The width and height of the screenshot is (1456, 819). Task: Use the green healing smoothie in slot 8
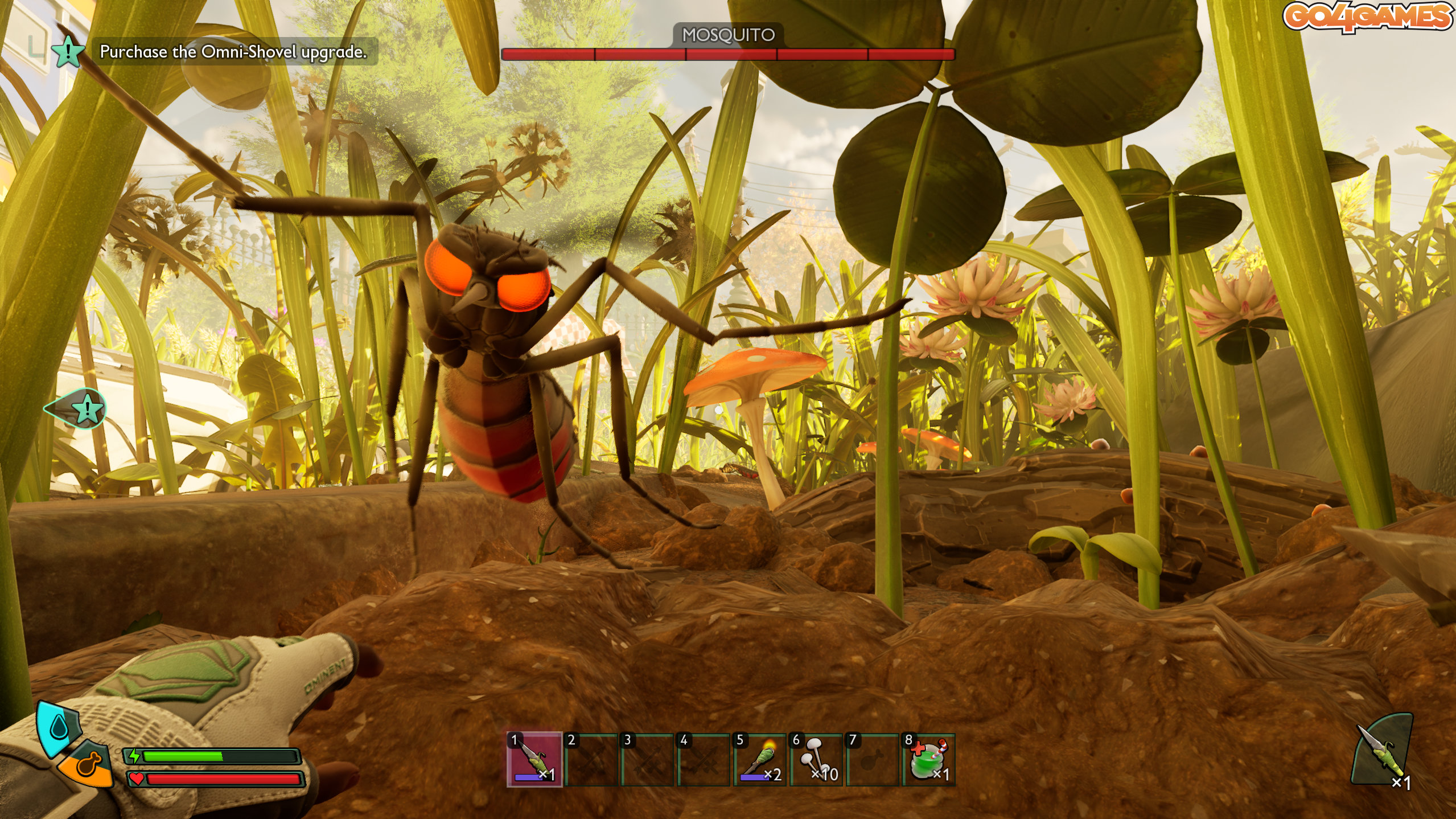tap(928, 760)
